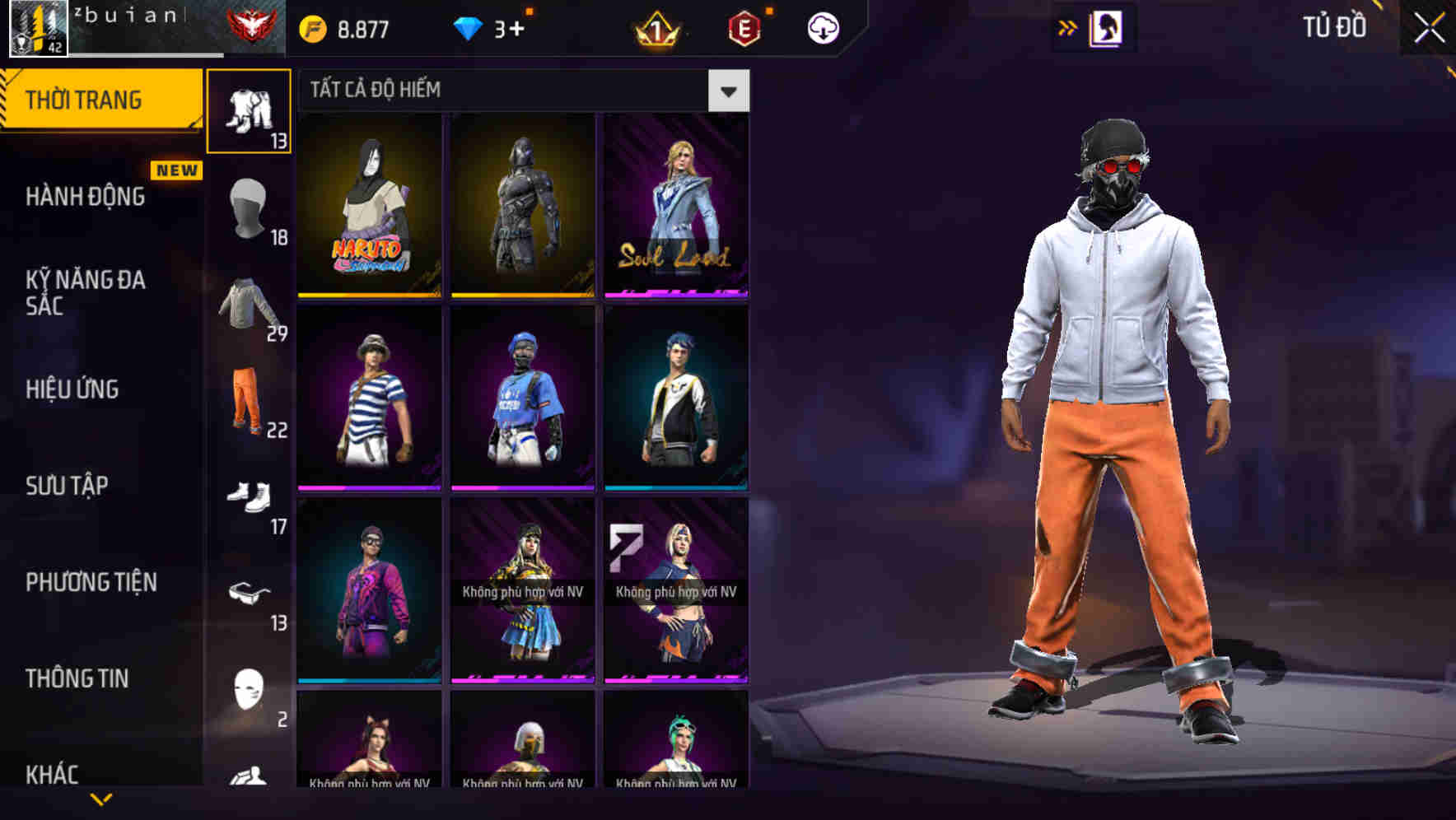This screenshot has width=1456, height=820.
Task: Select the orange trousers category showing 22 items
Action: click(x=250, y=403)
